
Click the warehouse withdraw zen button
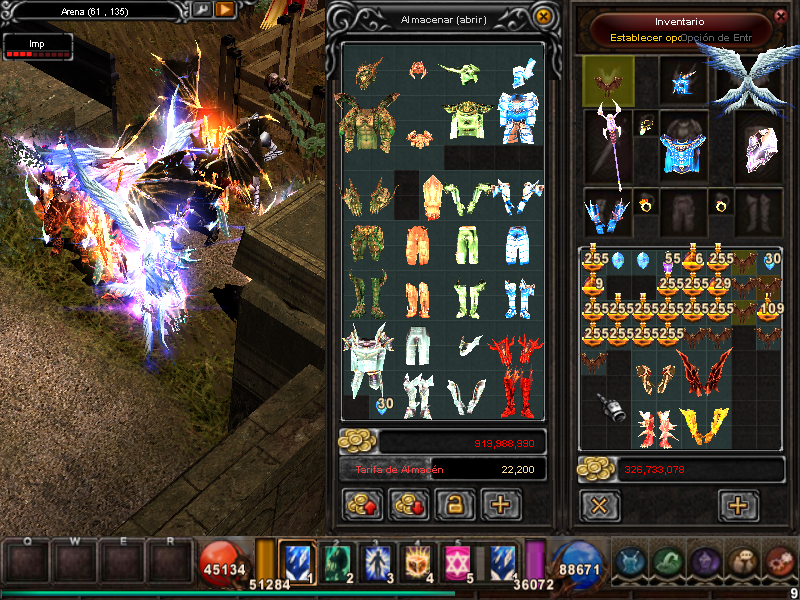coord(407,505)
